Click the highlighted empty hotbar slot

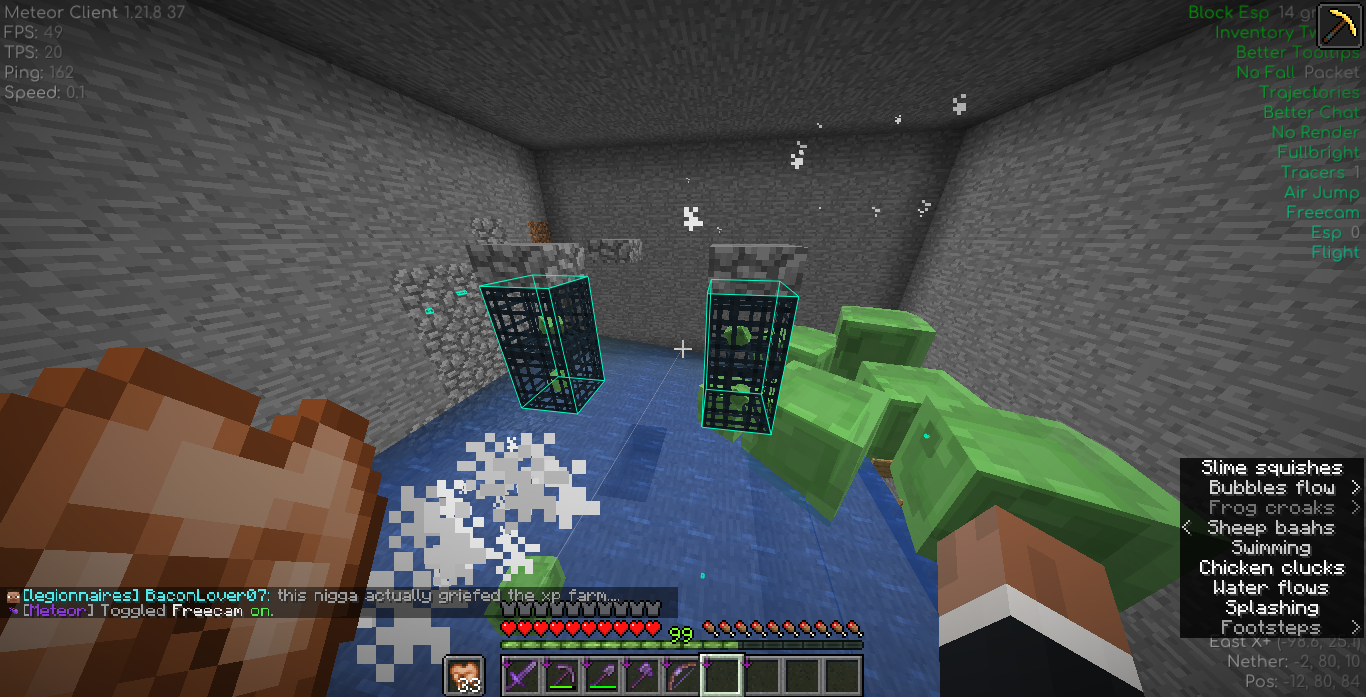click(x=721, y=675)
